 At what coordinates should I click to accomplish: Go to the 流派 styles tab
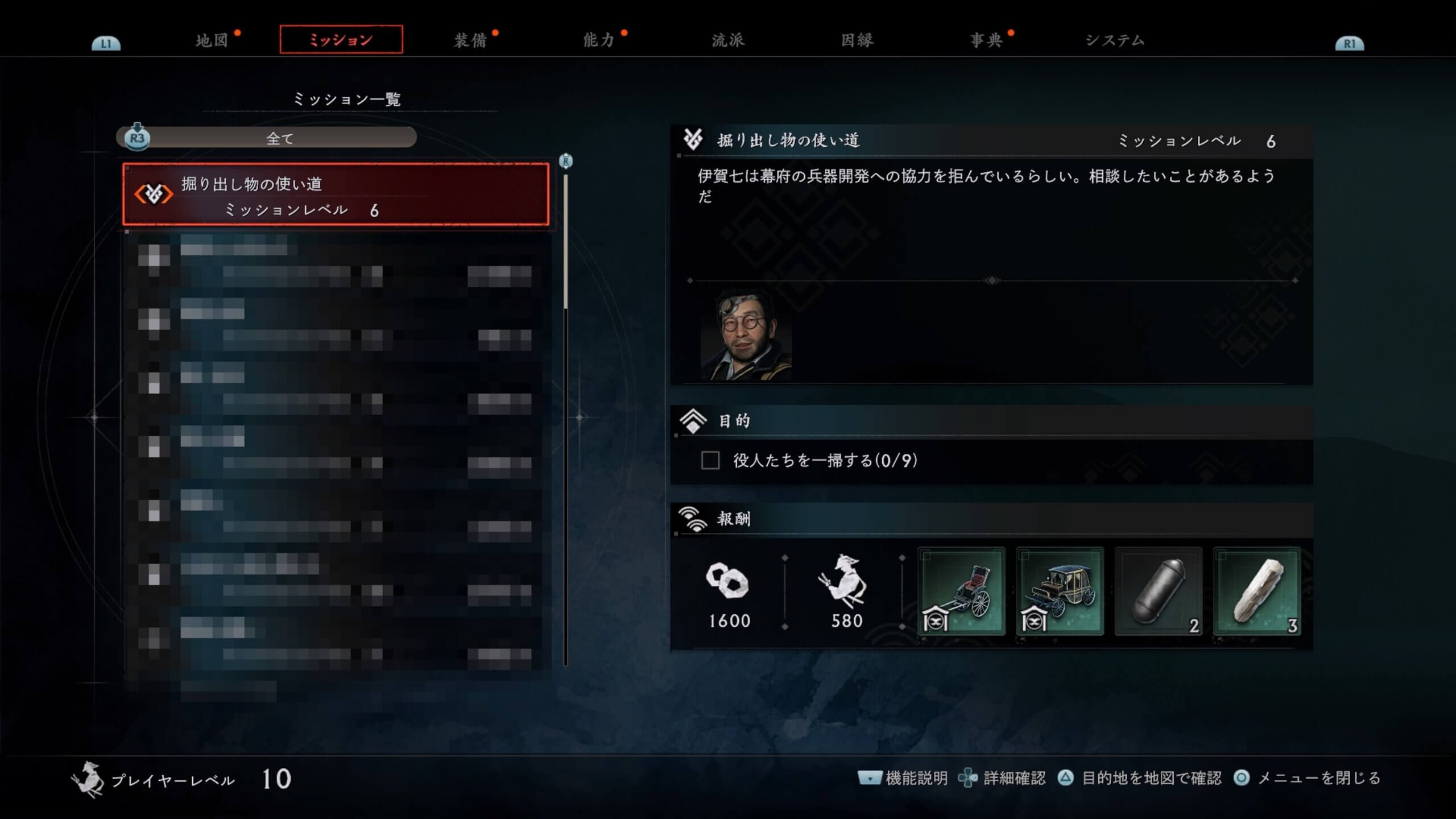click(x=728, y=40)
